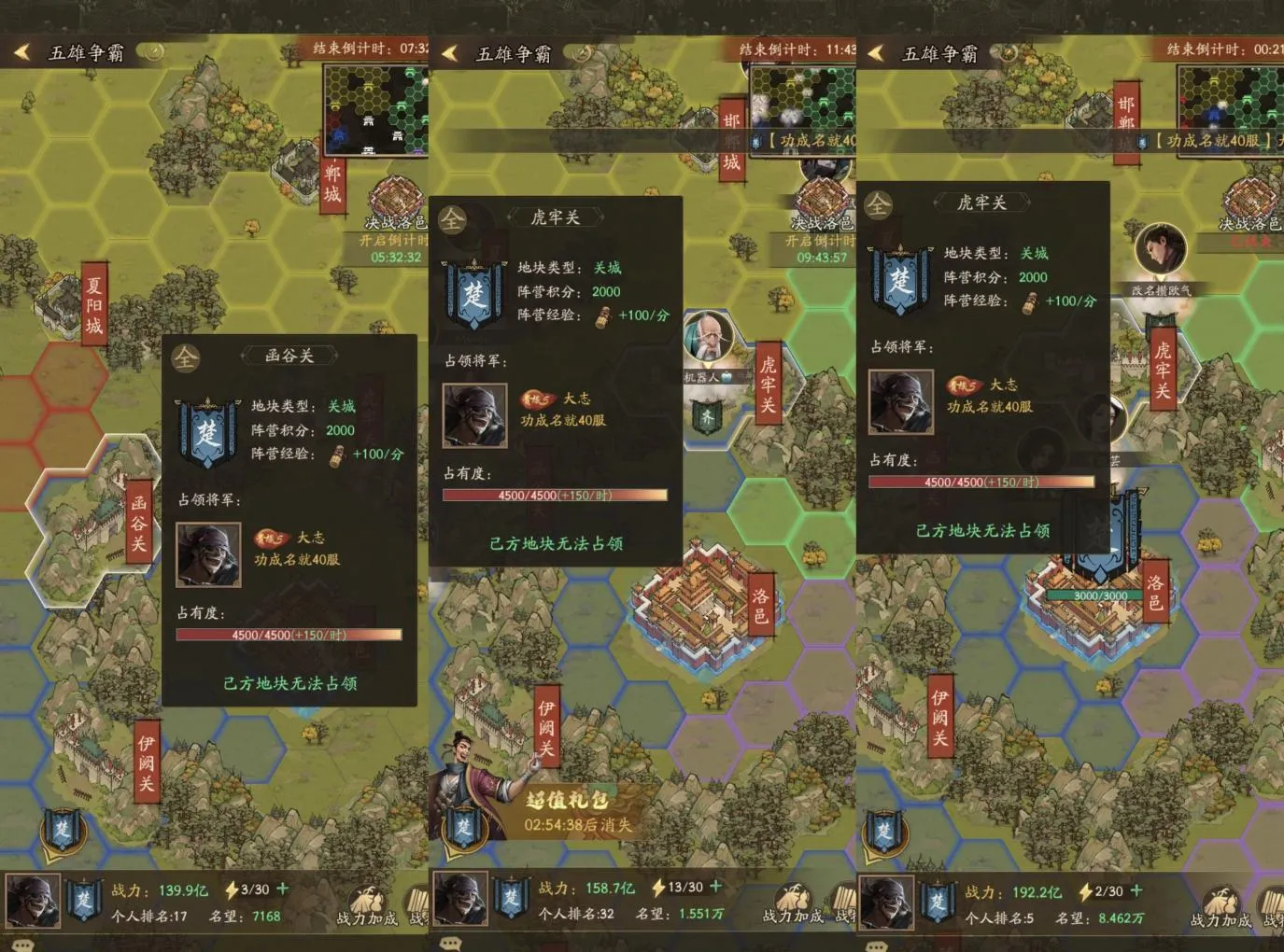Open the player portrait beside 战力 192.2亿
This screenshot has width=1284, height=952.
pyautogui.click(x=885, y=903)
